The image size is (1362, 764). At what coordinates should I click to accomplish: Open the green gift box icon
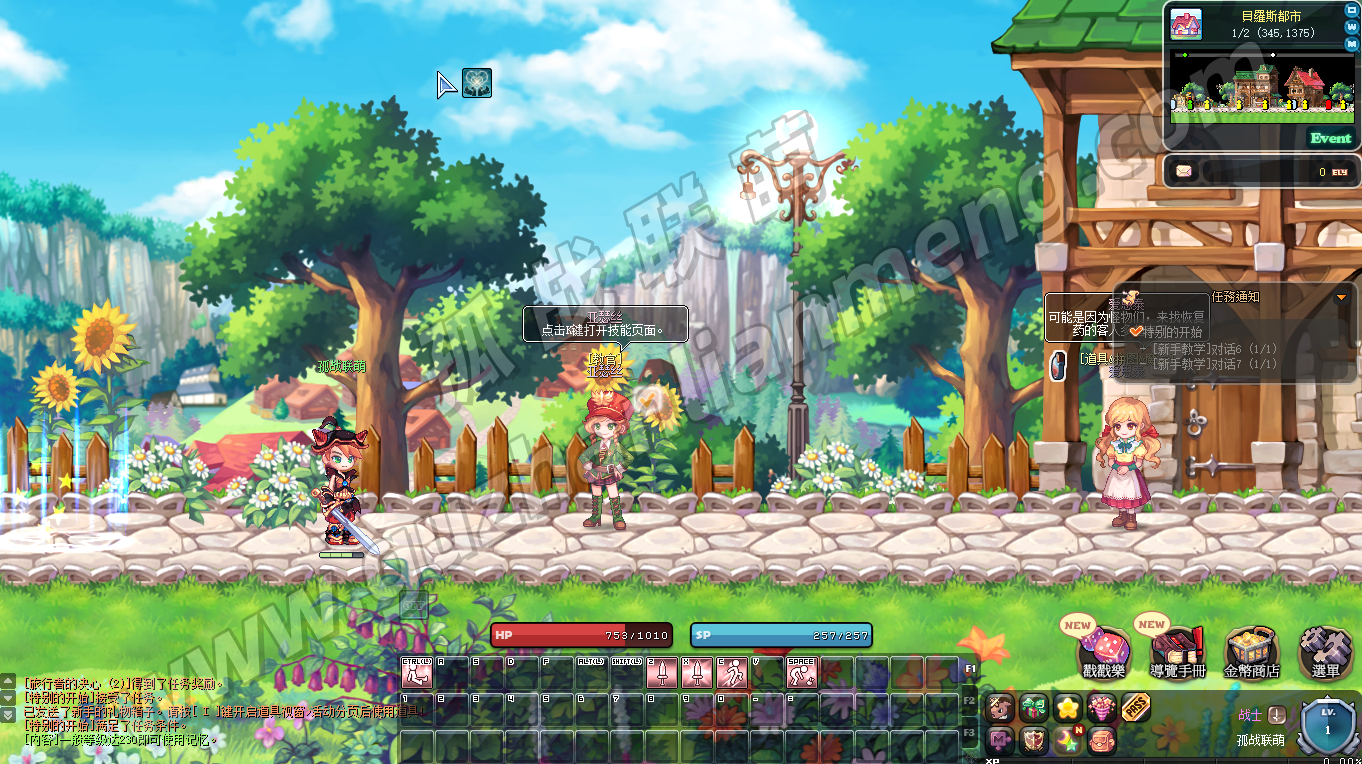tap(1034, 708)
